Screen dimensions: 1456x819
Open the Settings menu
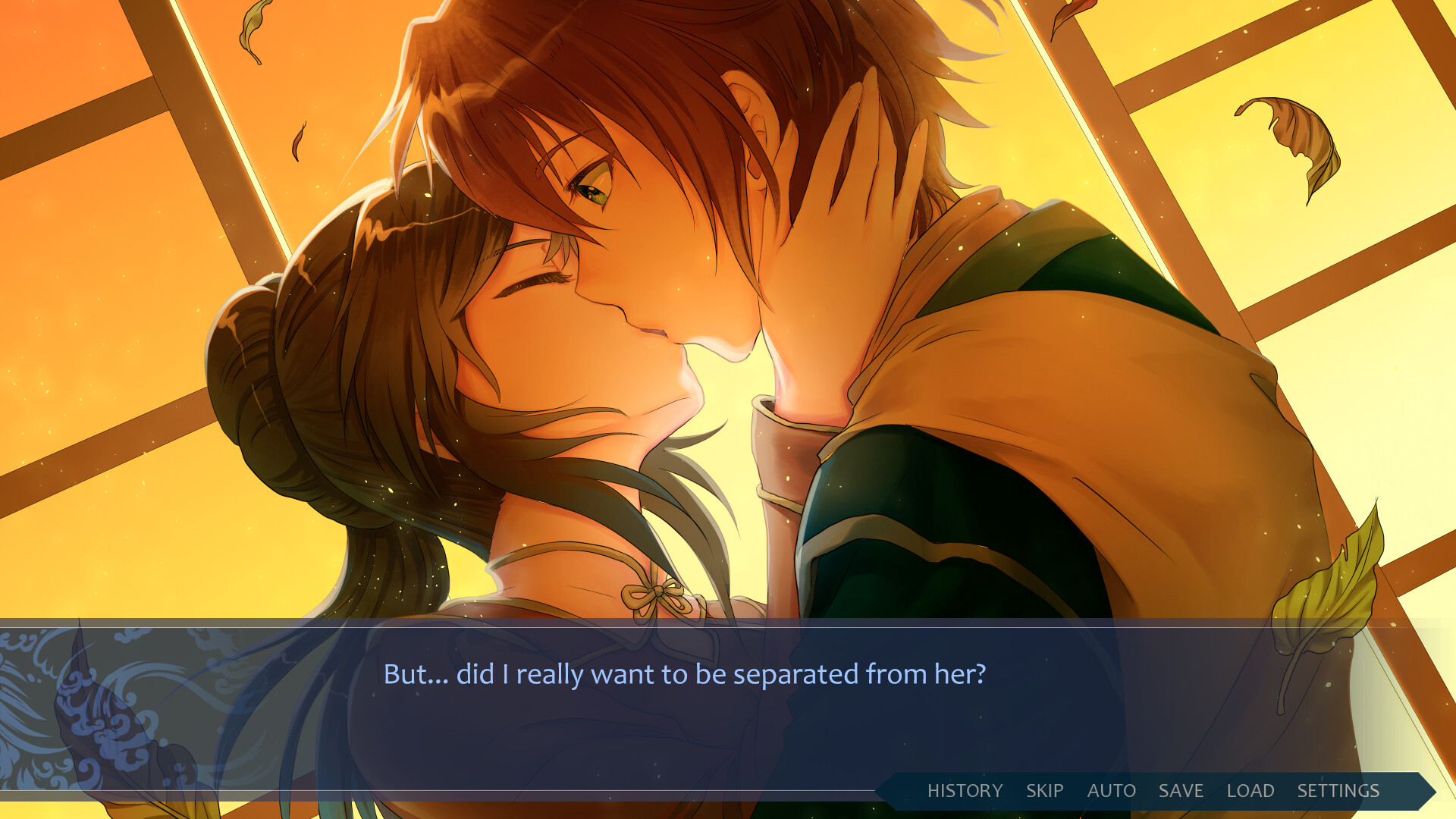[x=1338, y=791]
